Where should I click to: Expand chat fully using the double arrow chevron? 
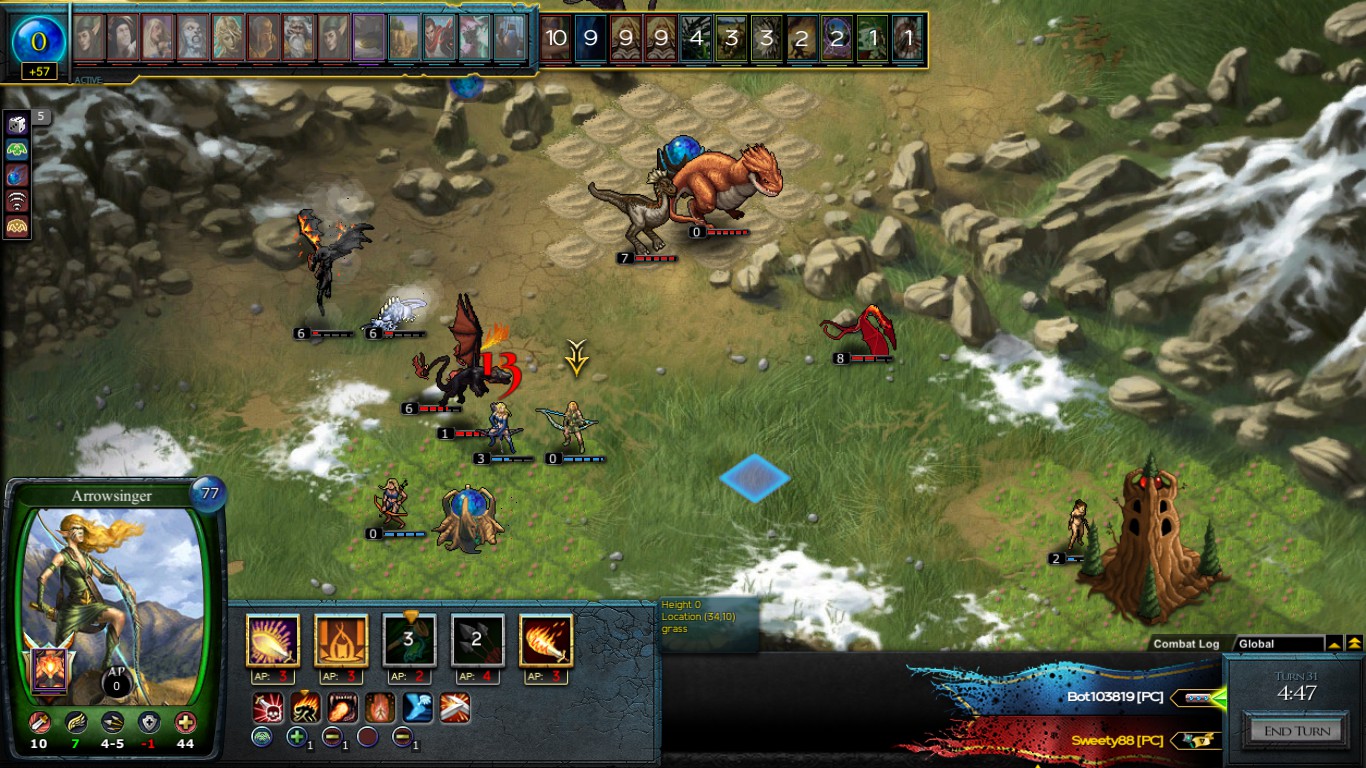tap(1354, 643)
